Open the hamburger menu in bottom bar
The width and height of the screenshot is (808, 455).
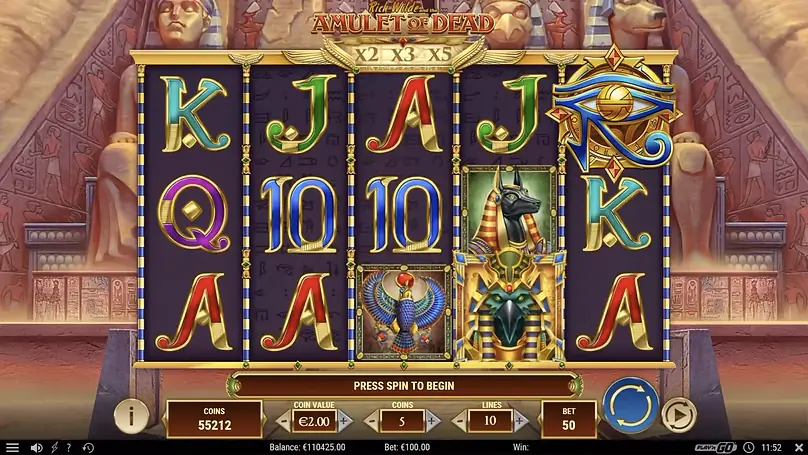(x=12, y=447)
